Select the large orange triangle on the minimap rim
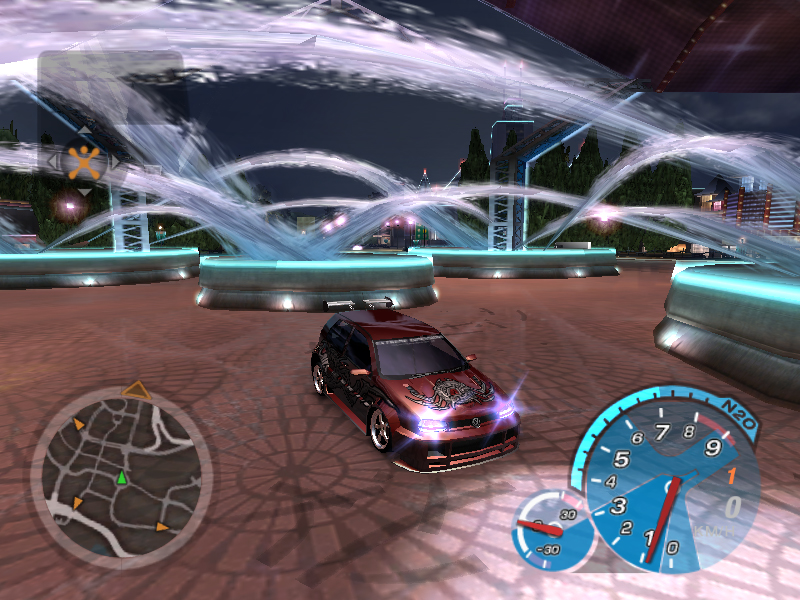Screen dimensions: 800x600 136,390
